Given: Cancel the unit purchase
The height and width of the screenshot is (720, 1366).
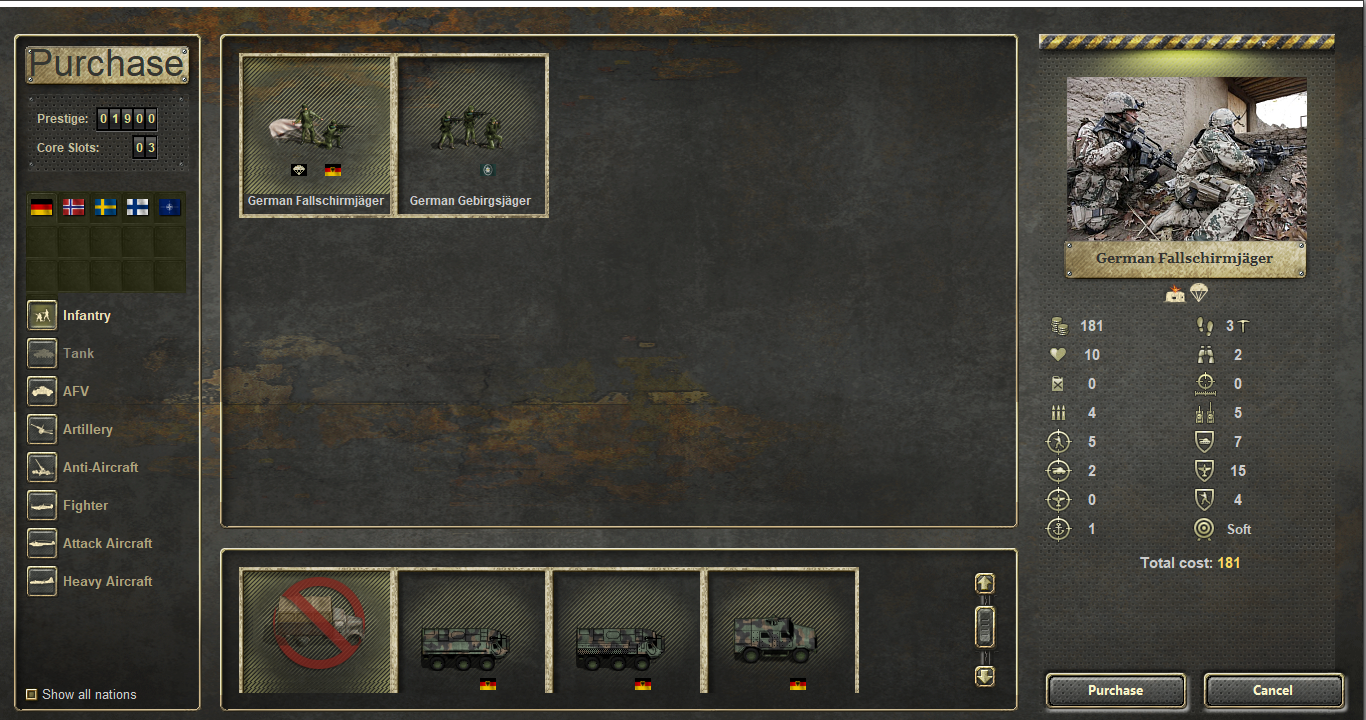Looking at the screenshot, I should (1273, 690).
